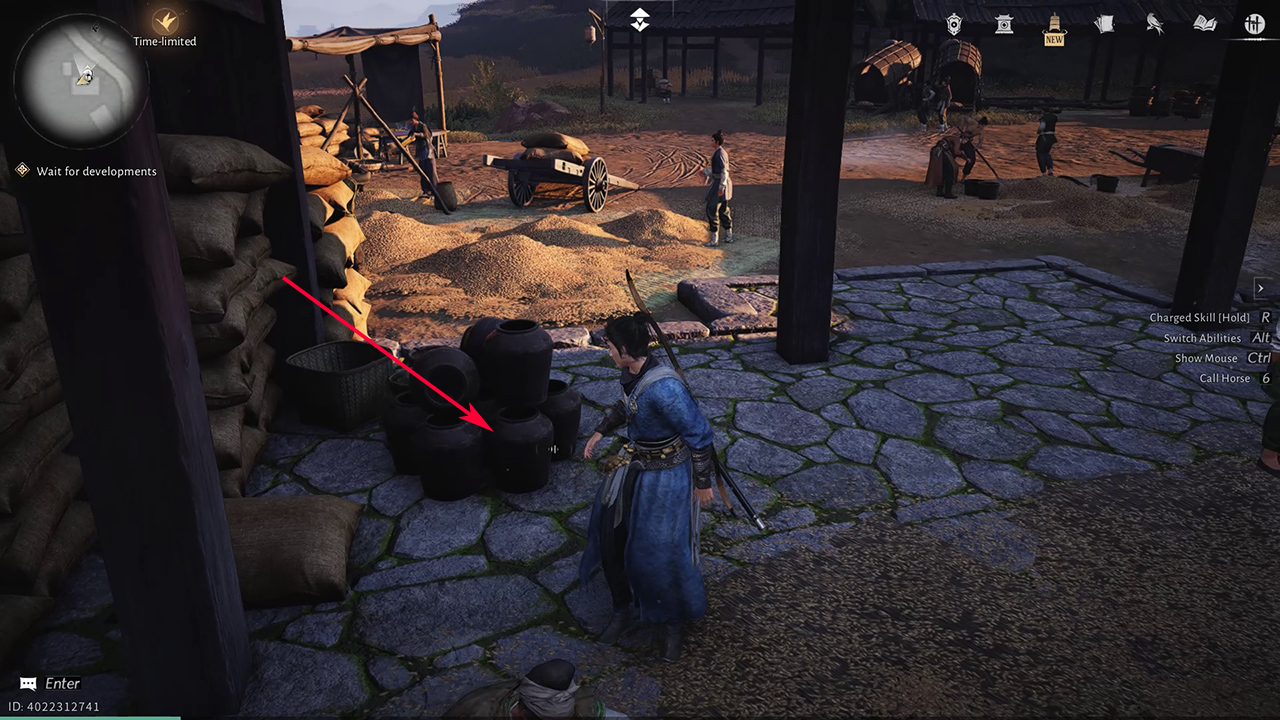Click the Enter chat prompt
The width and height of the screenshot is (1280, 720).
point(62,683)
